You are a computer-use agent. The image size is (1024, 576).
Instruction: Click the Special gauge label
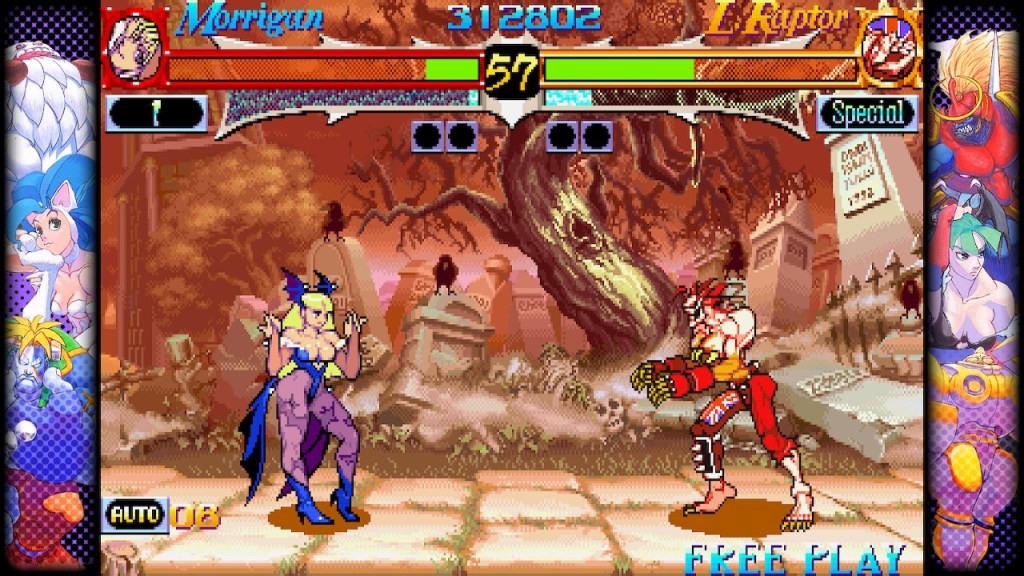866,113
